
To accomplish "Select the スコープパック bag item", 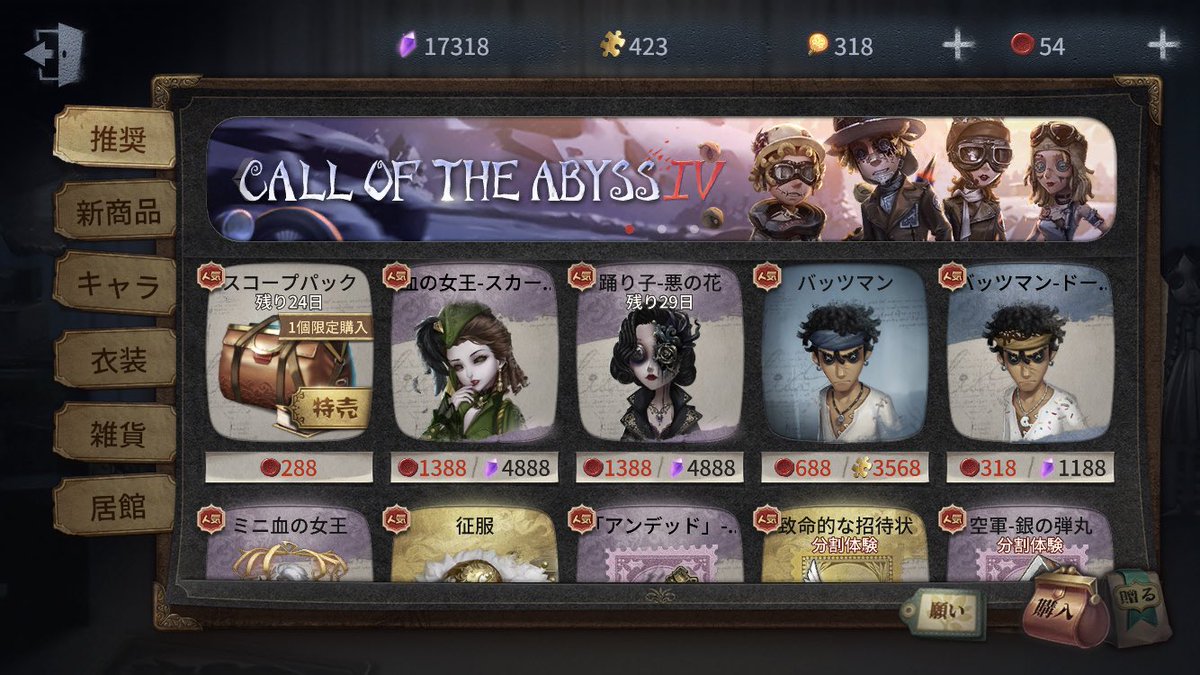I will click(x=289, y=355).
